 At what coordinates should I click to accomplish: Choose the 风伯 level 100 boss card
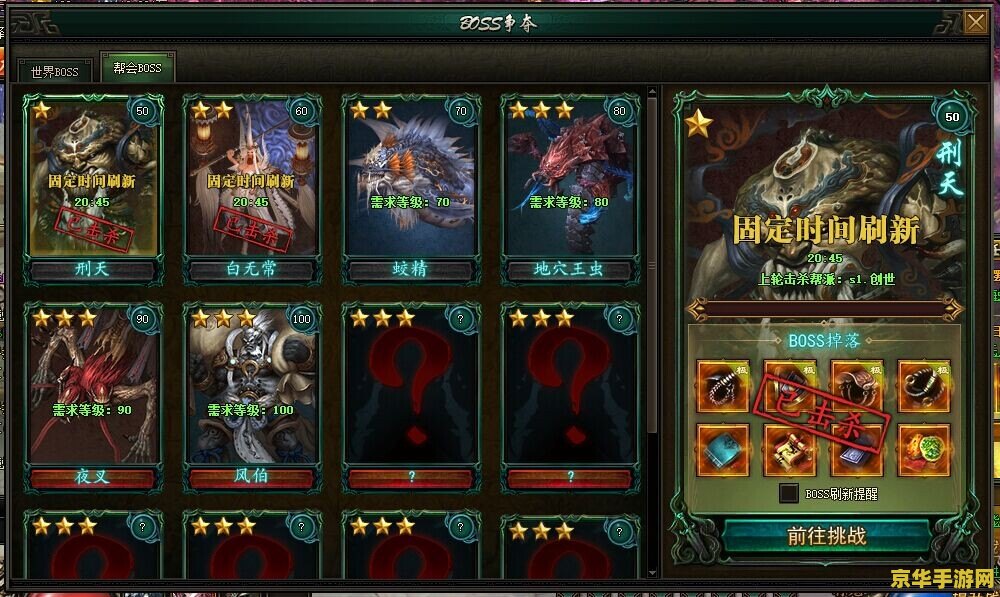(x=251, y=393)
